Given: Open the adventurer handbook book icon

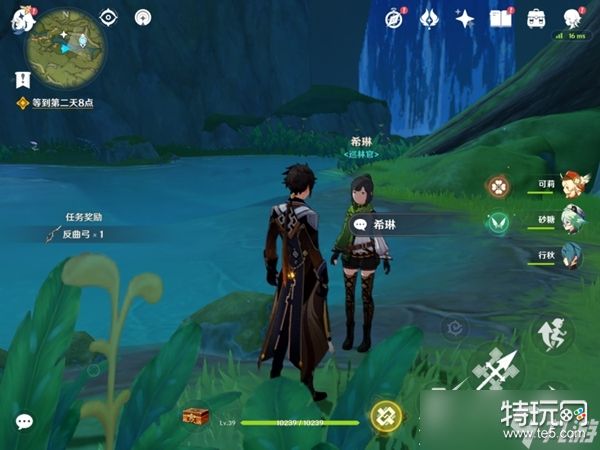Looking at the screenshot, I should tap(501, 18).
